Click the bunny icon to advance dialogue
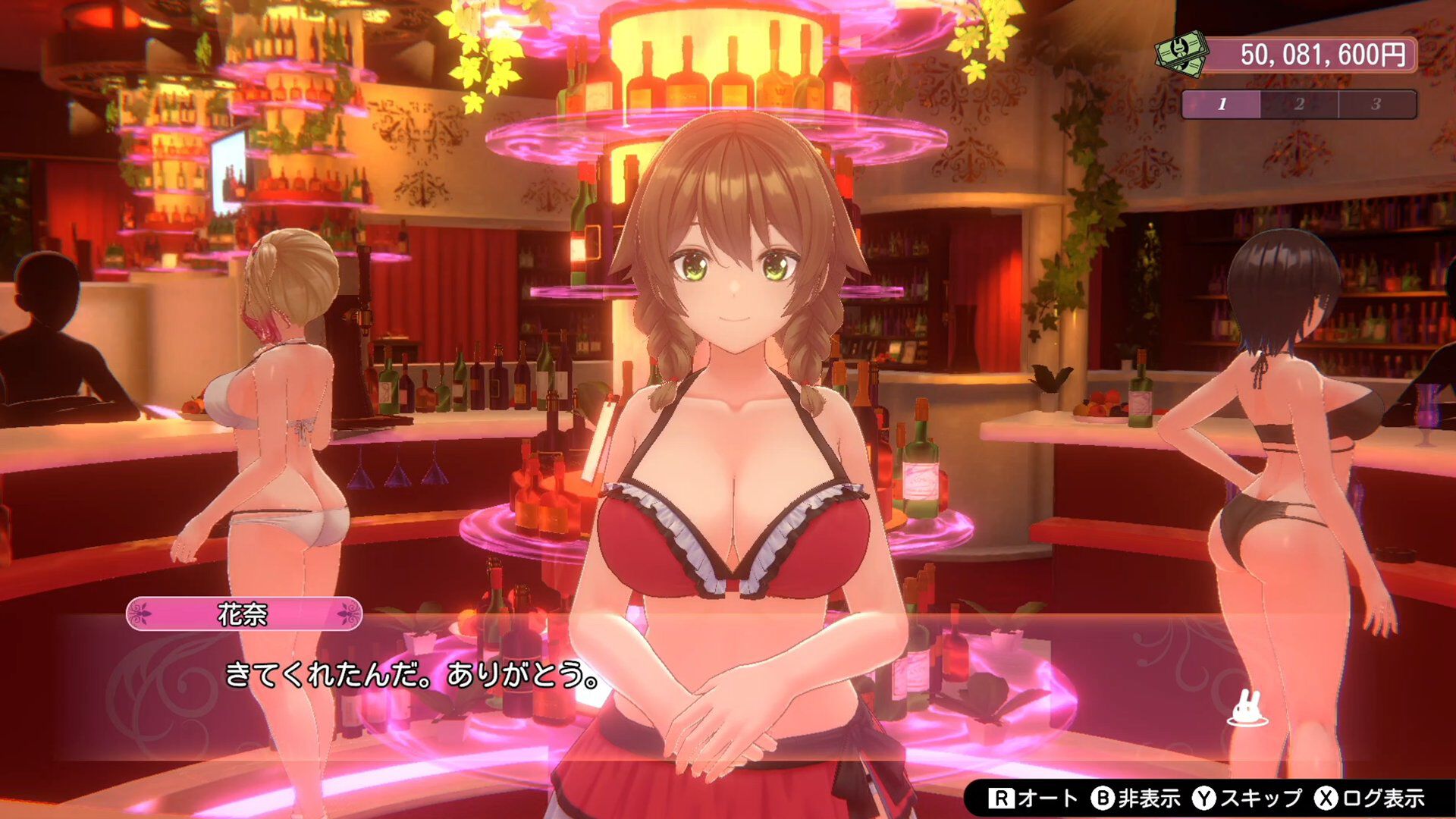Image resolution: width=1456 pixels, height=819 pixels. (x=1247, y=709)
